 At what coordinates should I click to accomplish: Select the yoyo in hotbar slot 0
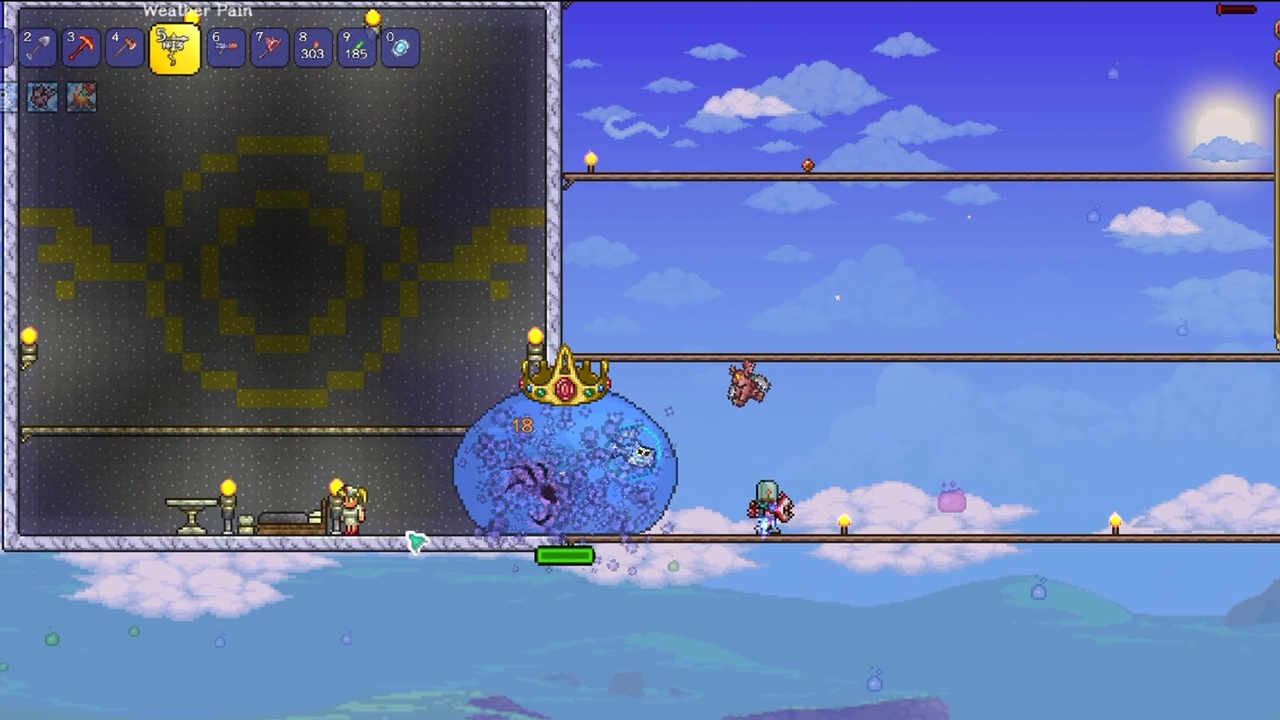tap(398, 47)
